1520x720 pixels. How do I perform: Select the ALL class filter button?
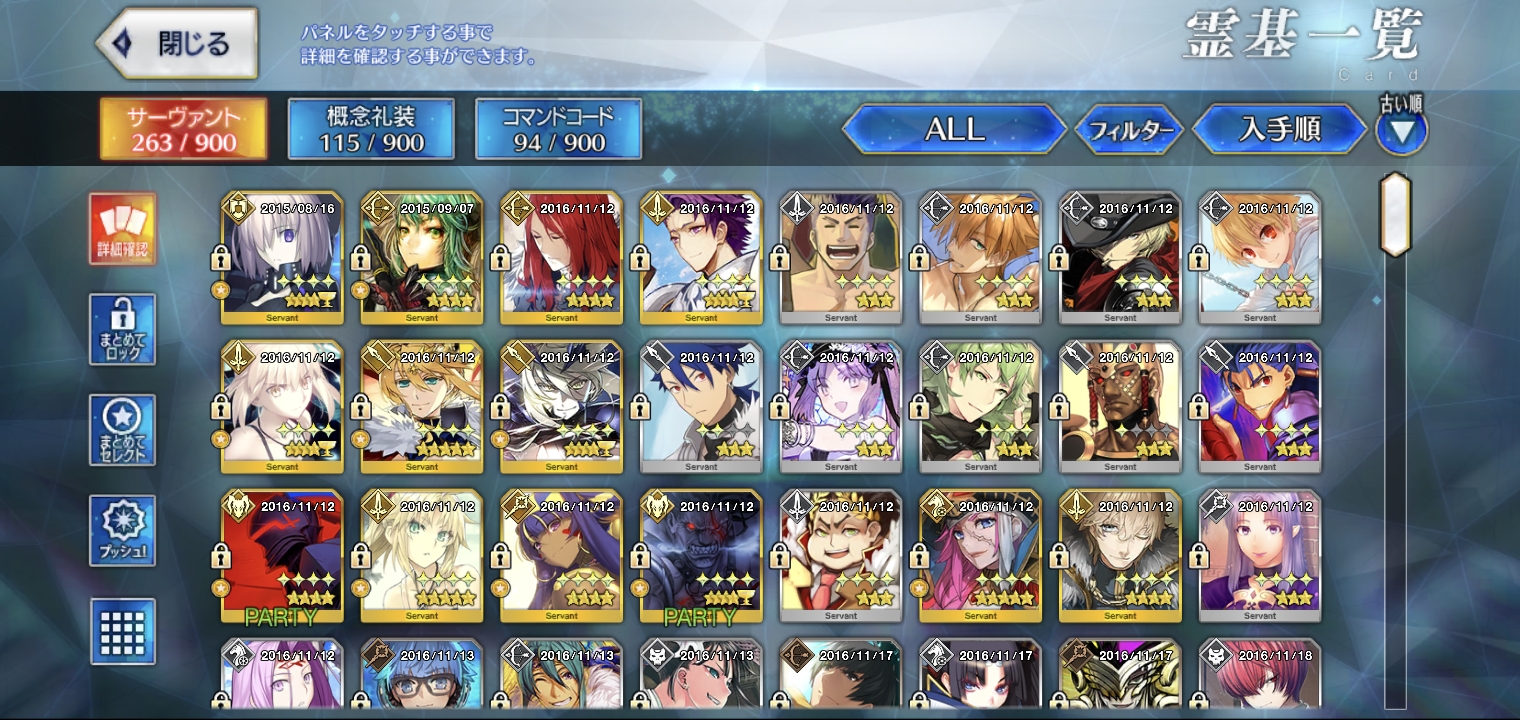click(x=954, y=129)
